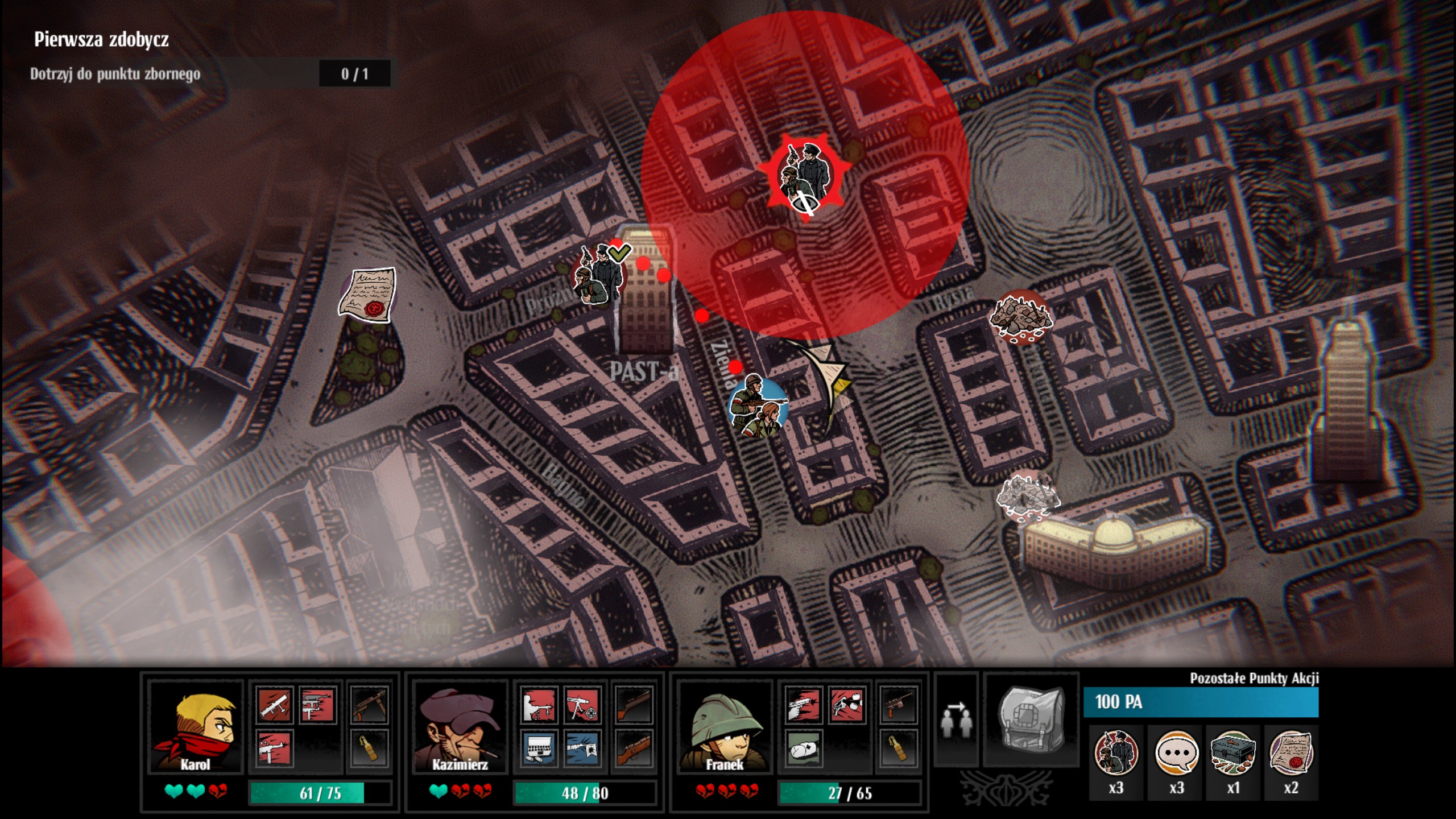
Task: Use Franek's bandage healing skill
Action: [x=804, y=748]
